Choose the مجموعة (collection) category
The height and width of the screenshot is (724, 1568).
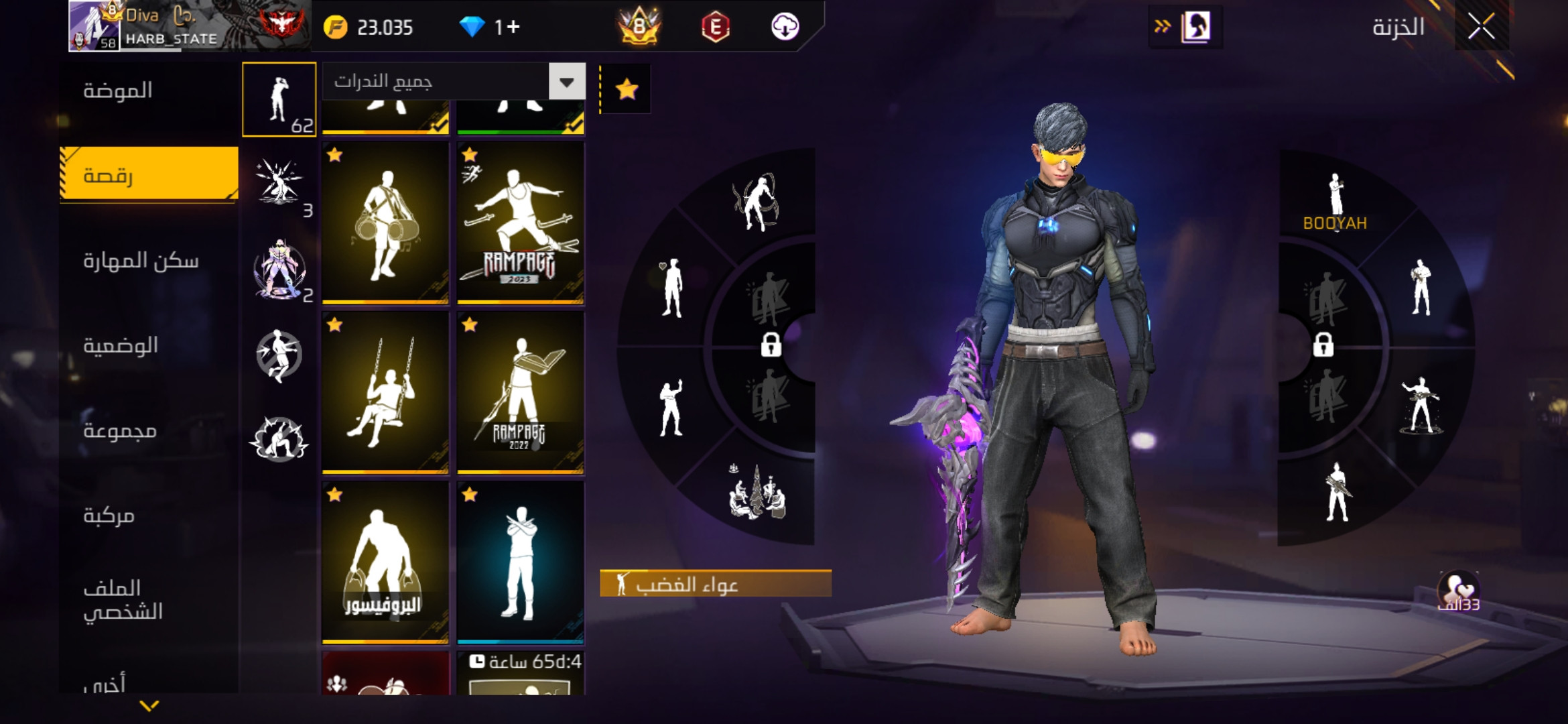coord(120,430)
